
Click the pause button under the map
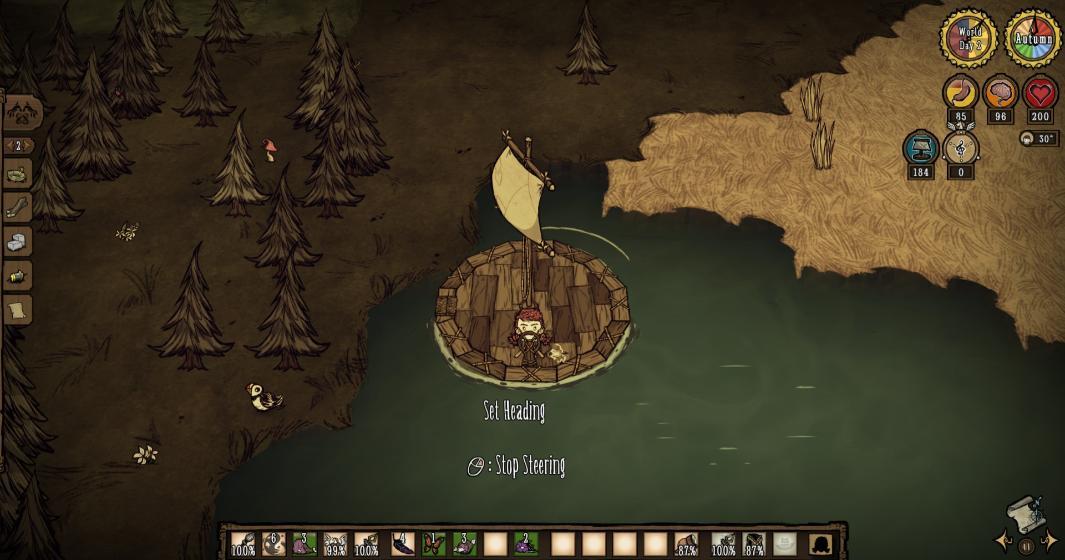1025,547
